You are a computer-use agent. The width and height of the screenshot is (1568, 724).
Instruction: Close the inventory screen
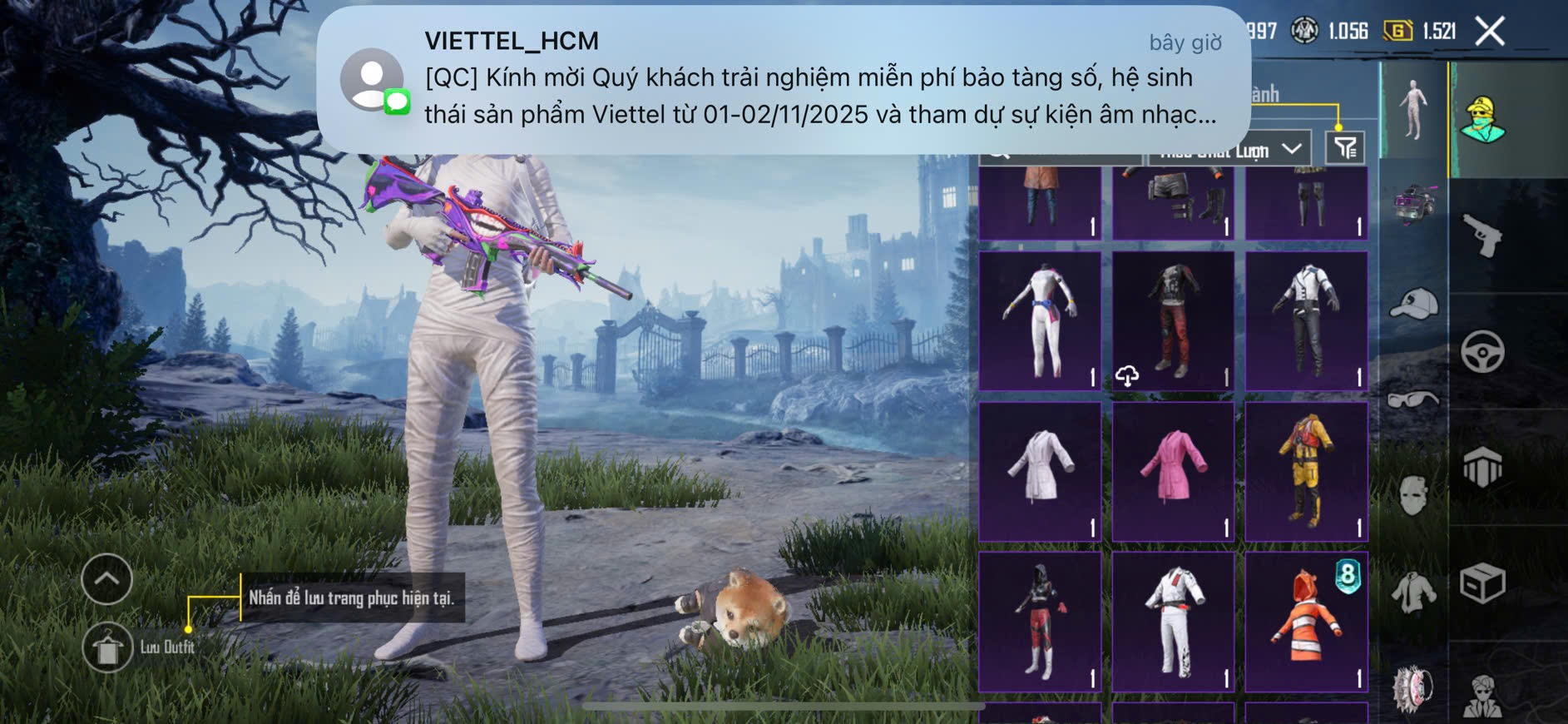(x=1489, y=32)
